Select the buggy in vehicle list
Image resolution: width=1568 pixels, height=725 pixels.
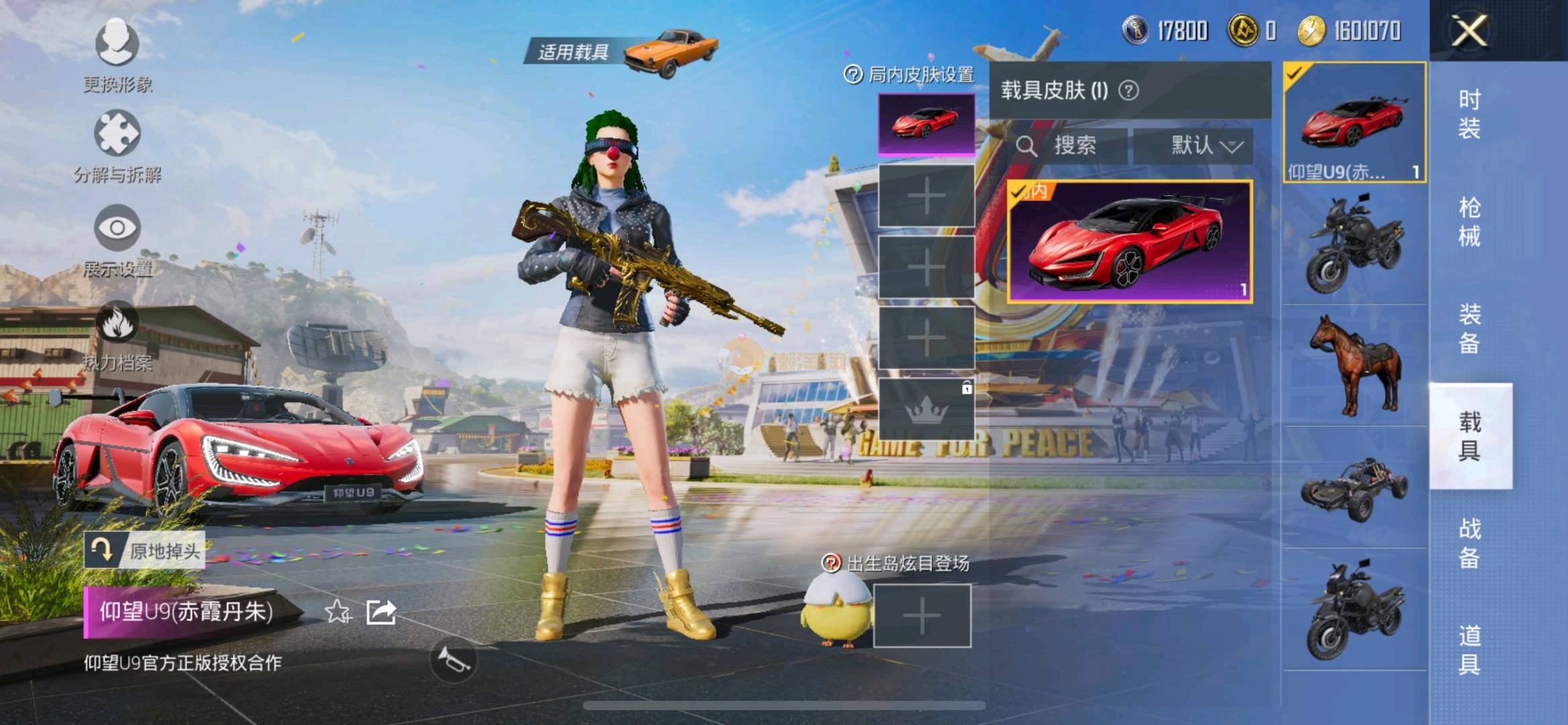[x=1355, y=488]
